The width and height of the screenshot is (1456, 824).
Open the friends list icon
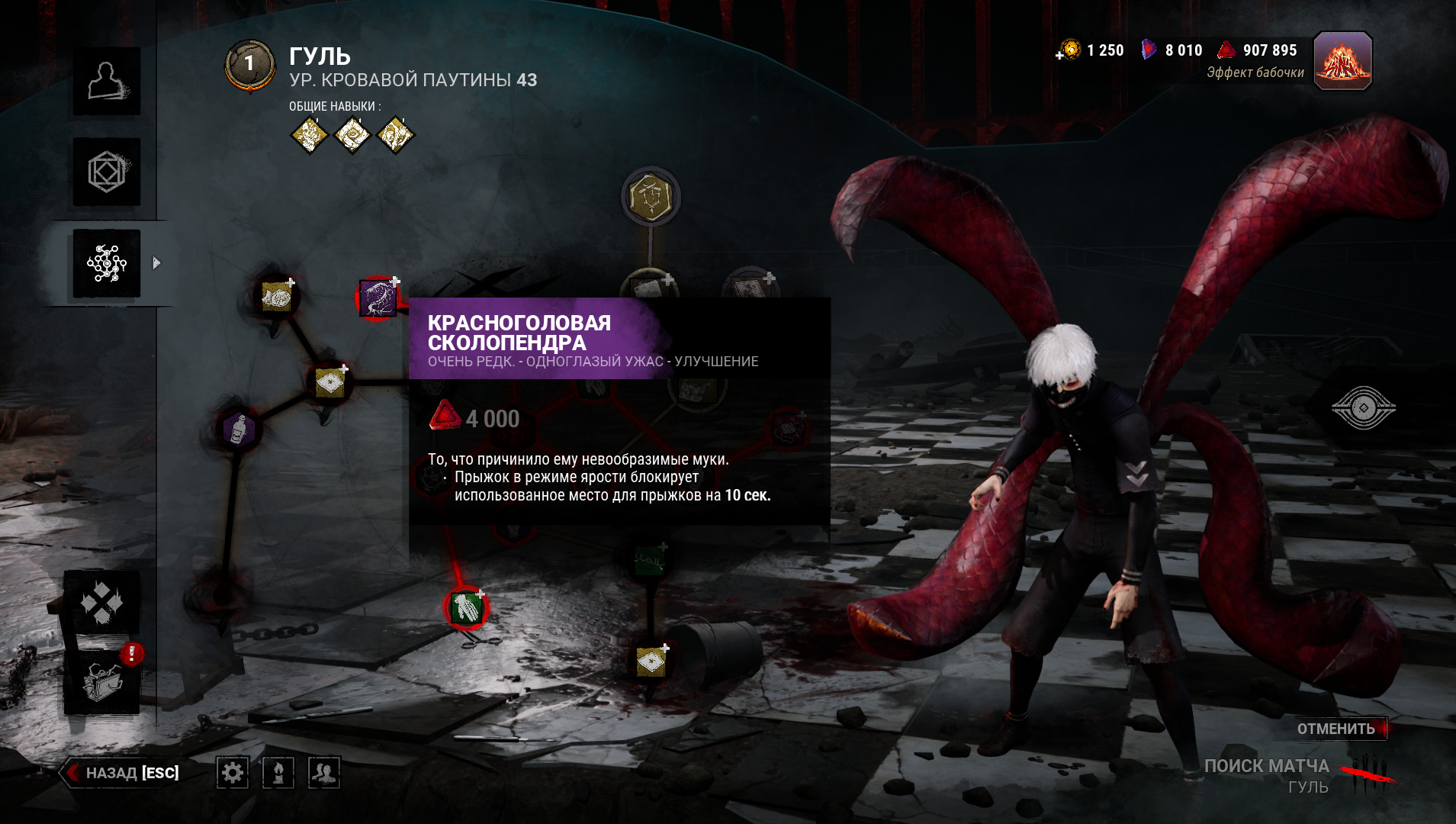(323, 773)
